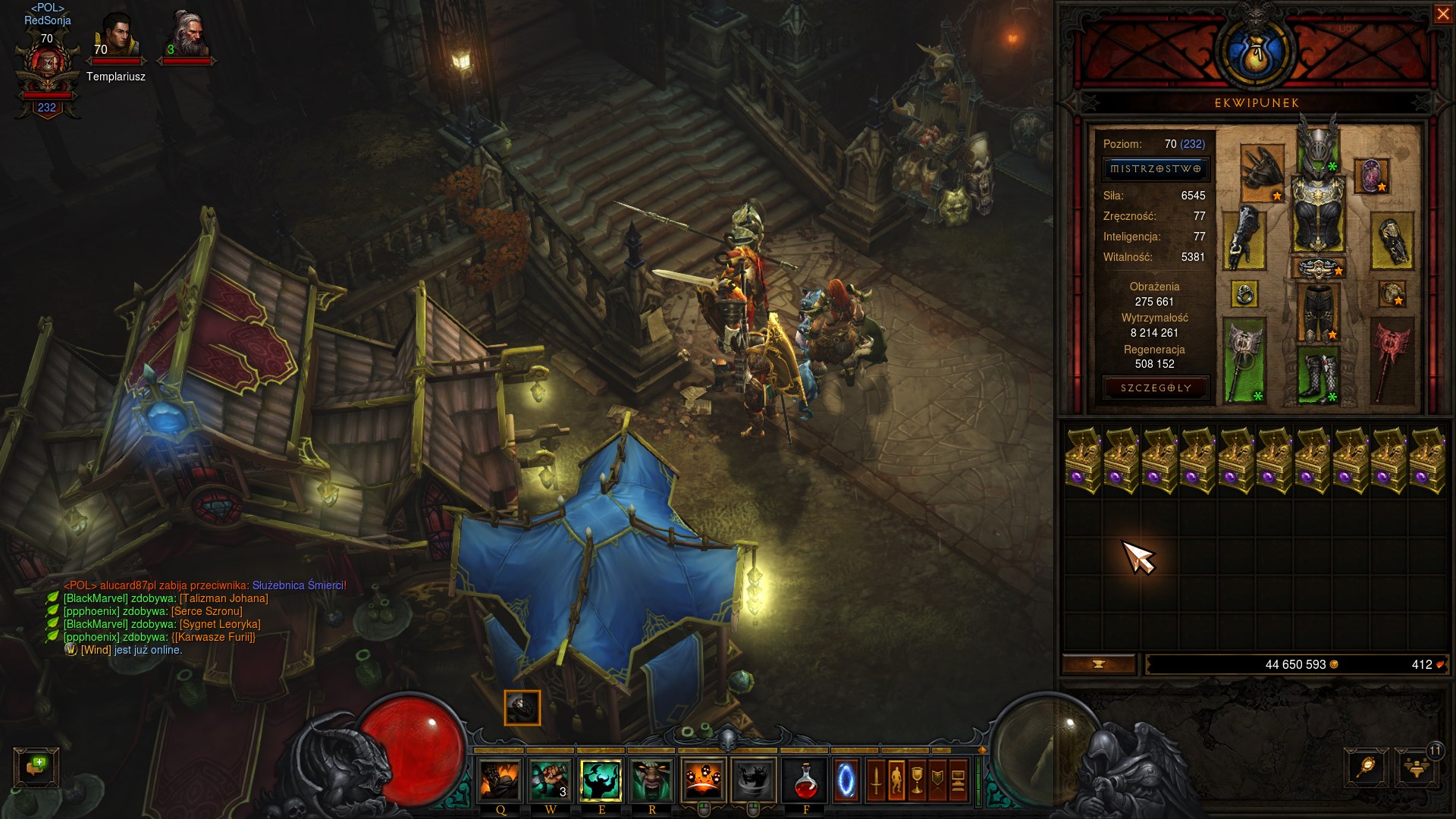Click the anvil repair button
Viewport: 1456px width, 819px height.
[x=1098, y=664]
